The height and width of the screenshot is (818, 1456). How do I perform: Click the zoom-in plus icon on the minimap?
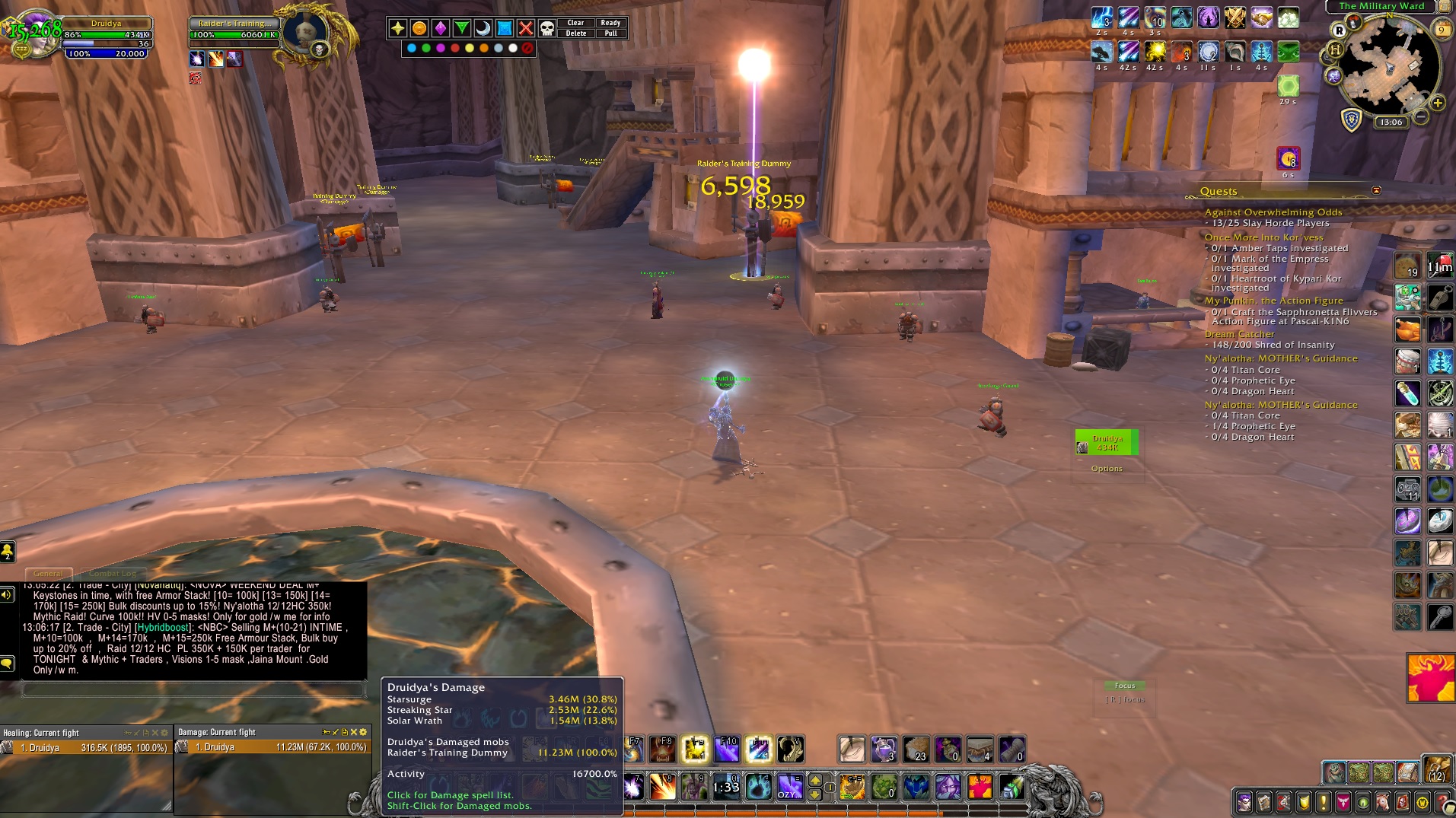point(1438,102)
